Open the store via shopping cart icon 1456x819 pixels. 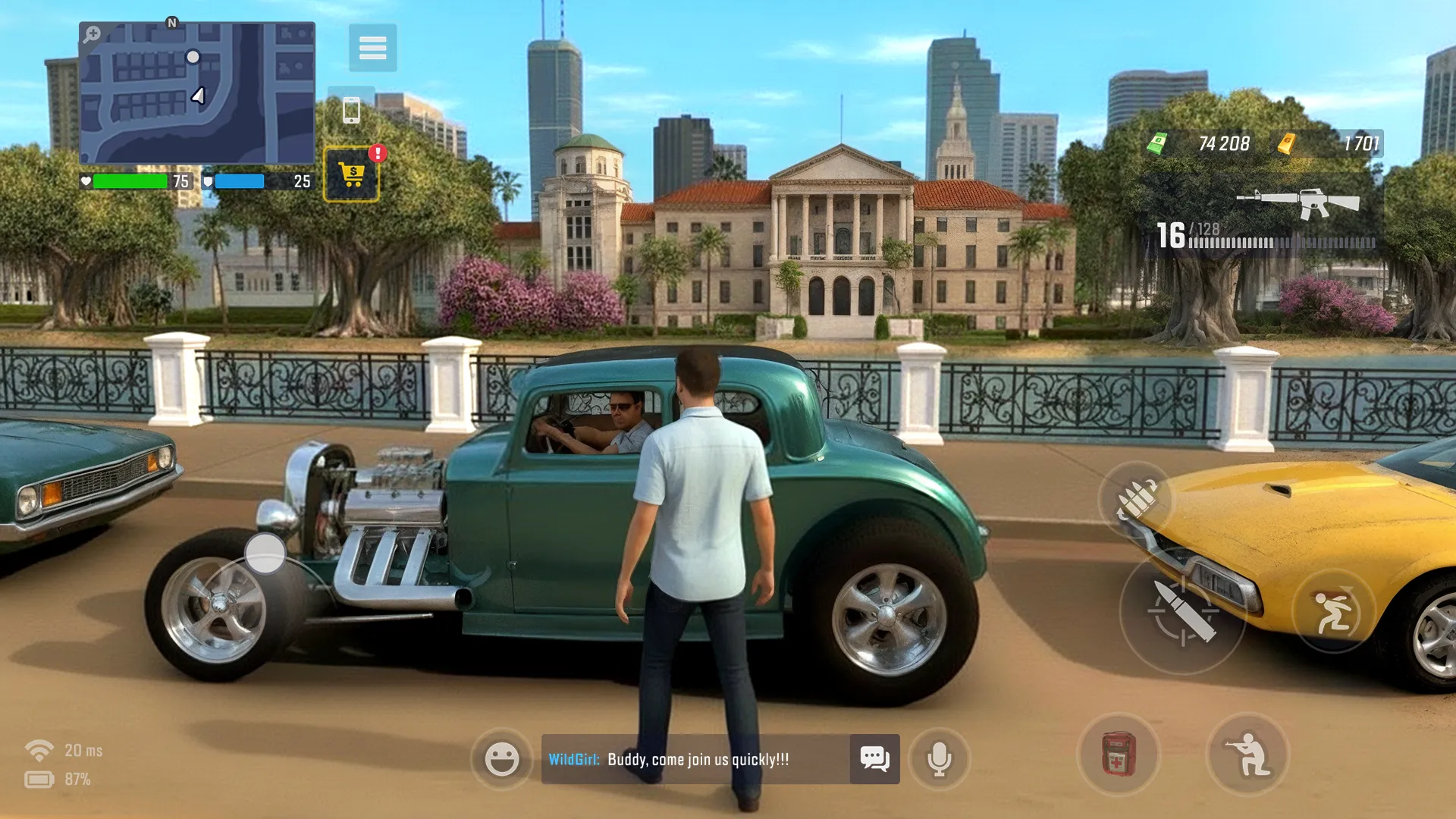(x=352, y=171)
